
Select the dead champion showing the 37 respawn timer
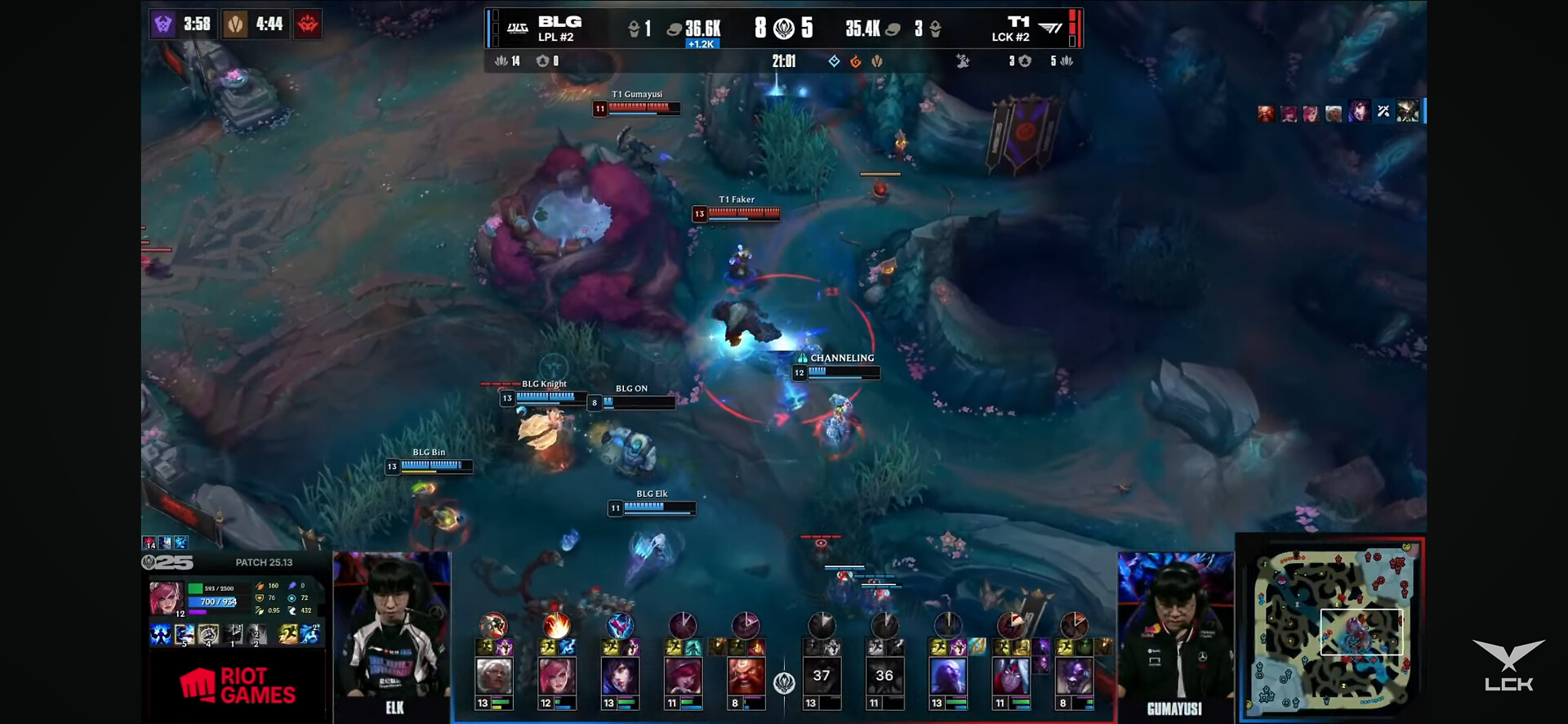click(822, 677)
